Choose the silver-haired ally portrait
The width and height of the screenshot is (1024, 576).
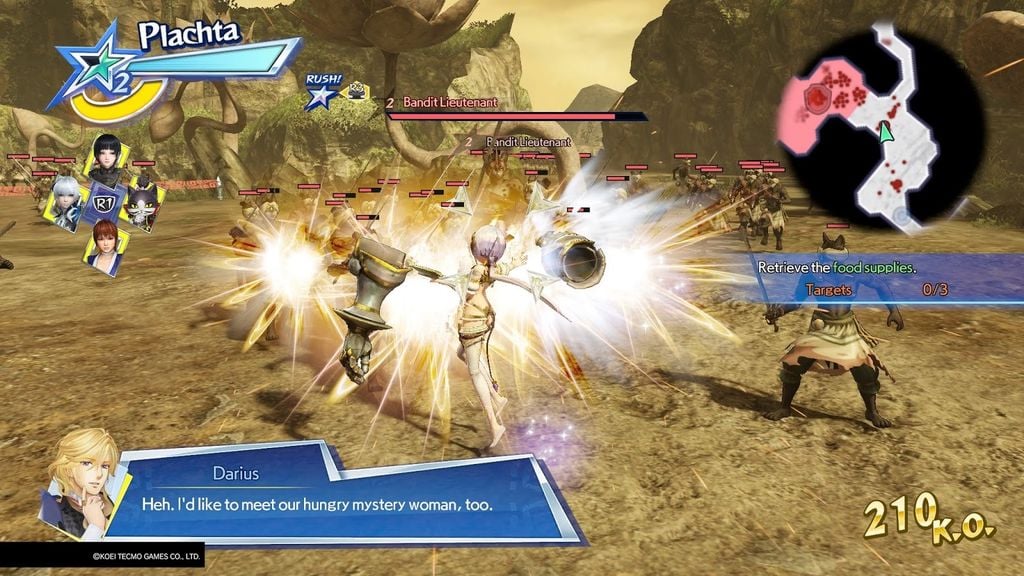pyautogui.click(x=67, y=203)
